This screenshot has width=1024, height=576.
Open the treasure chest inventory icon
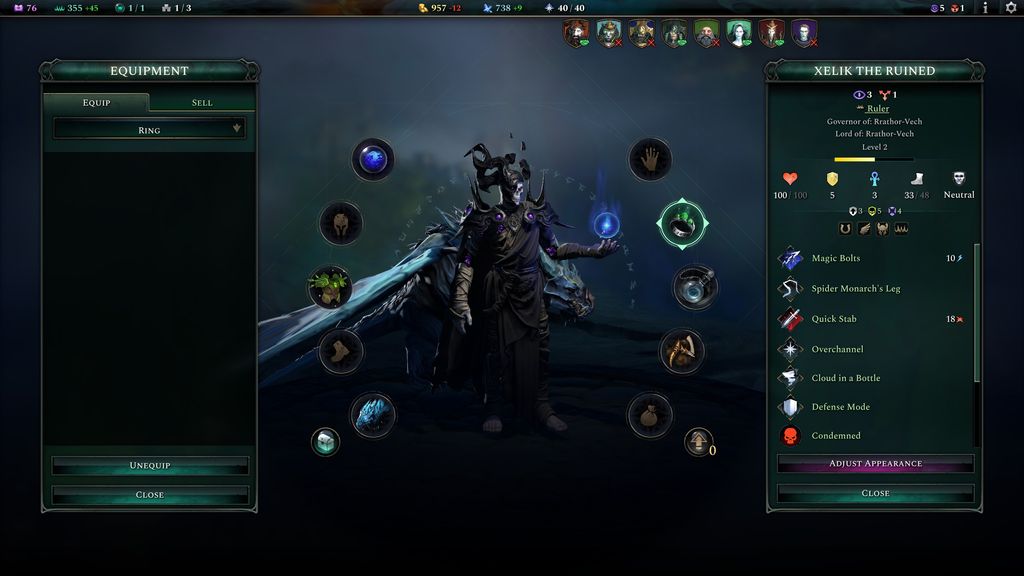tap(325, 441)
